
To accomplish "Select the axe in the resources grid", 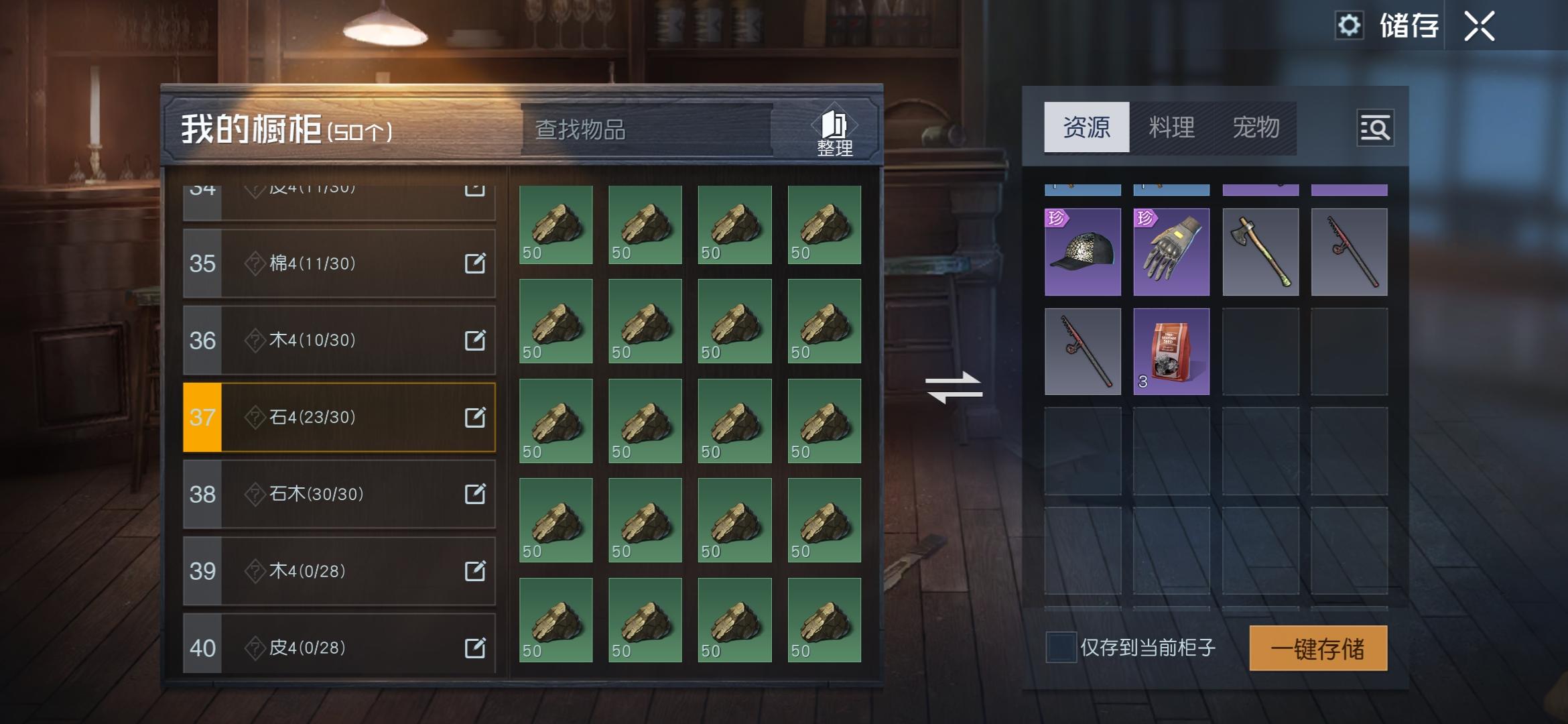I will pyautogui.click(x=1260, y=251).
